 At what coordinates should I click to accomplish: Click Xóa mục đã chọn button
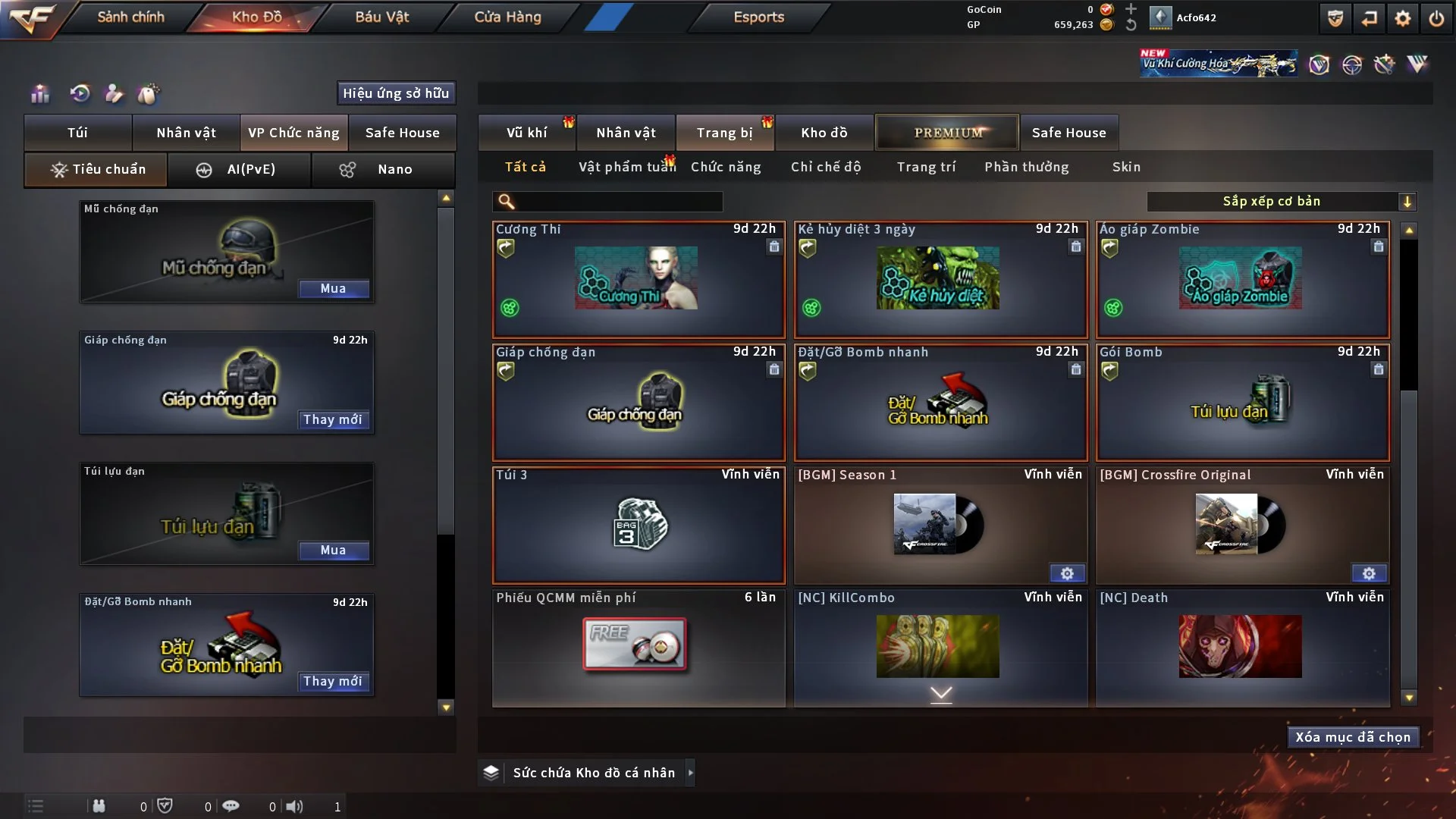click(1353, 737)
